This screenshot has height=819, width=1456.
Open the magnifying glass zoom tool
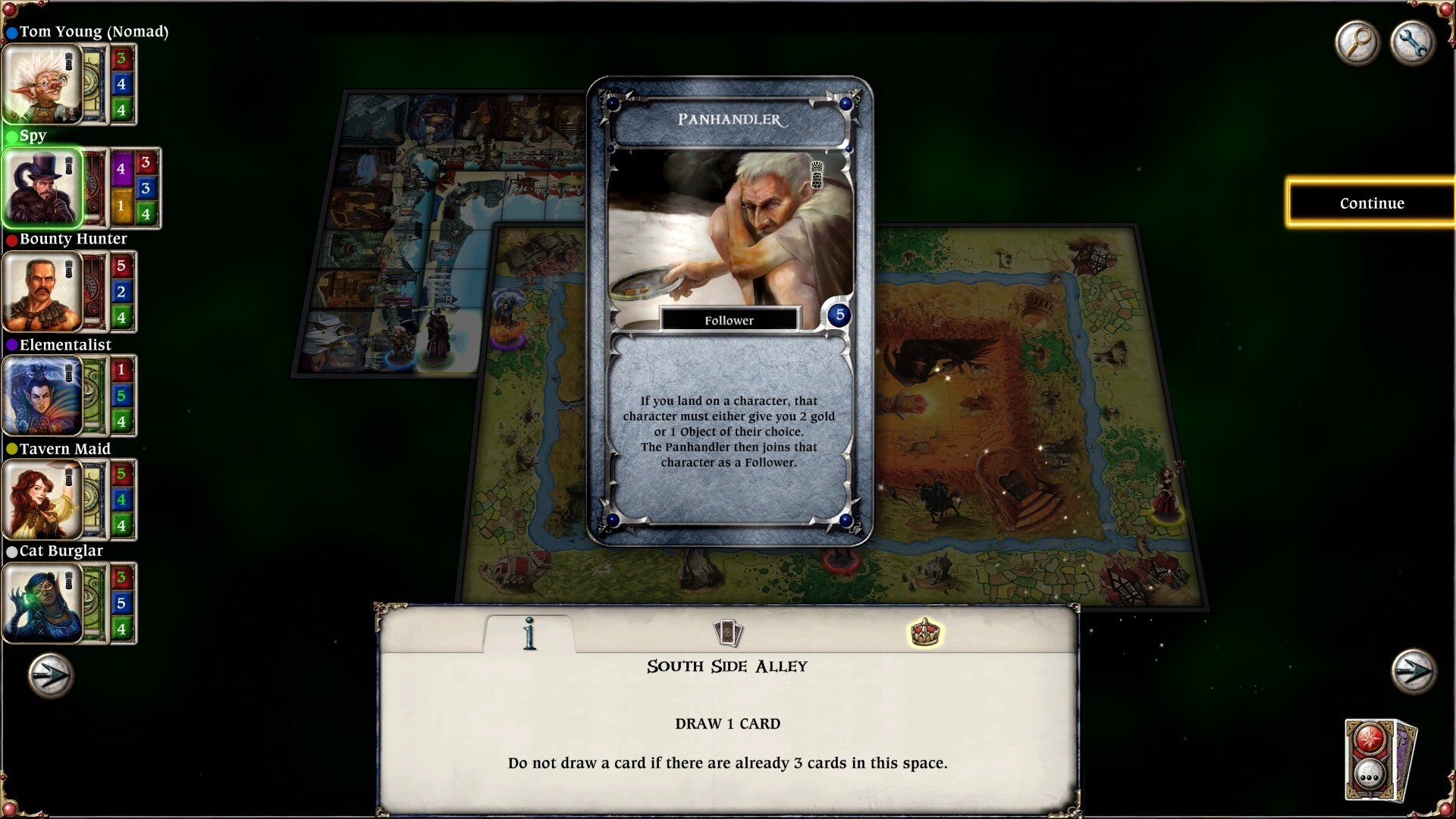(x=1357, y=43)
